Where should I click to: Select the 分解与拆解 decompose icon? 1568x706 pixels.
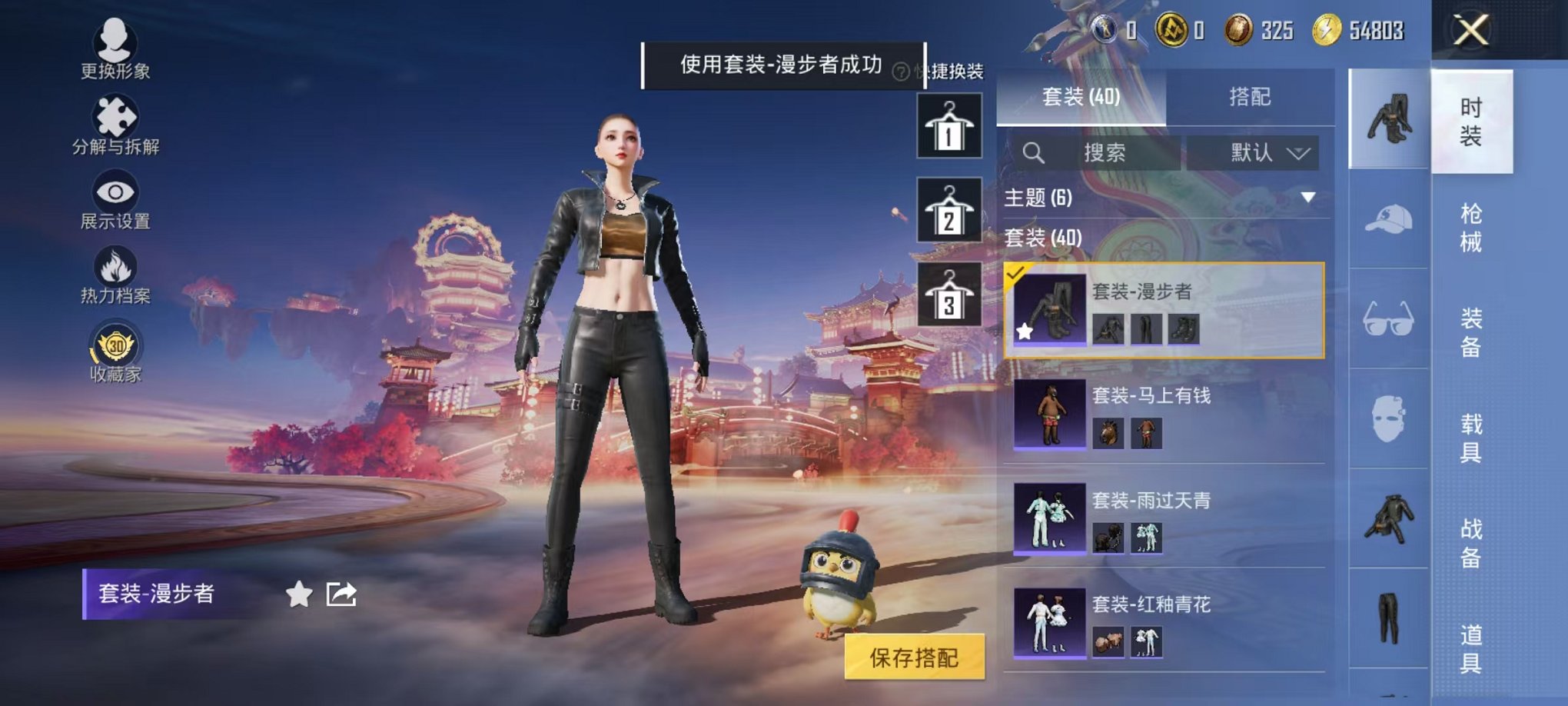[x=115, y=115]
